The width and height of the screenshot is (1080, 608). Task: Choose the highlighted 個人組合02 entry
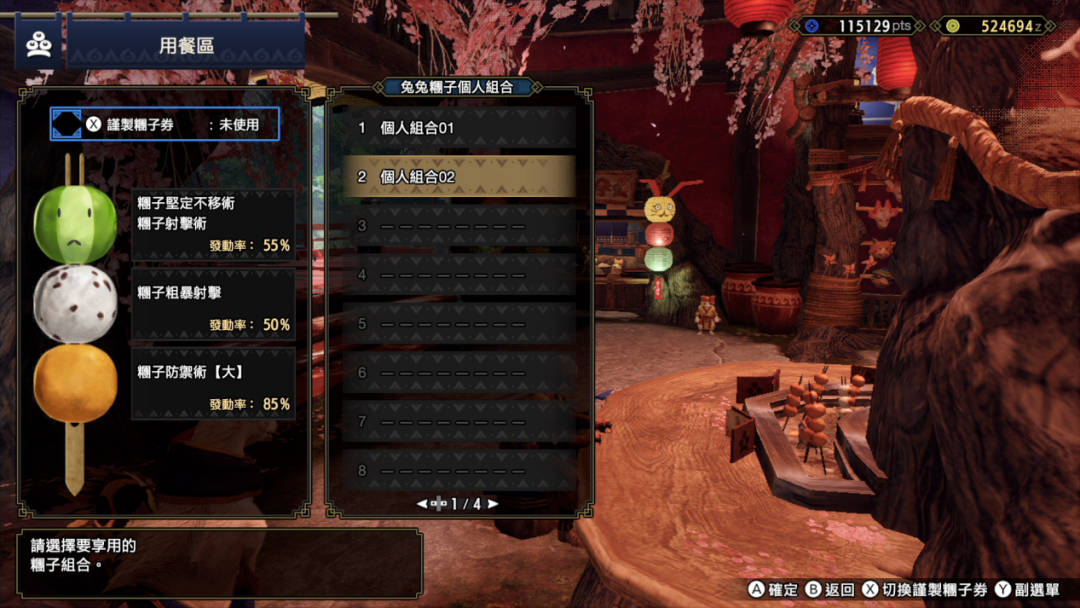point(460,177)
